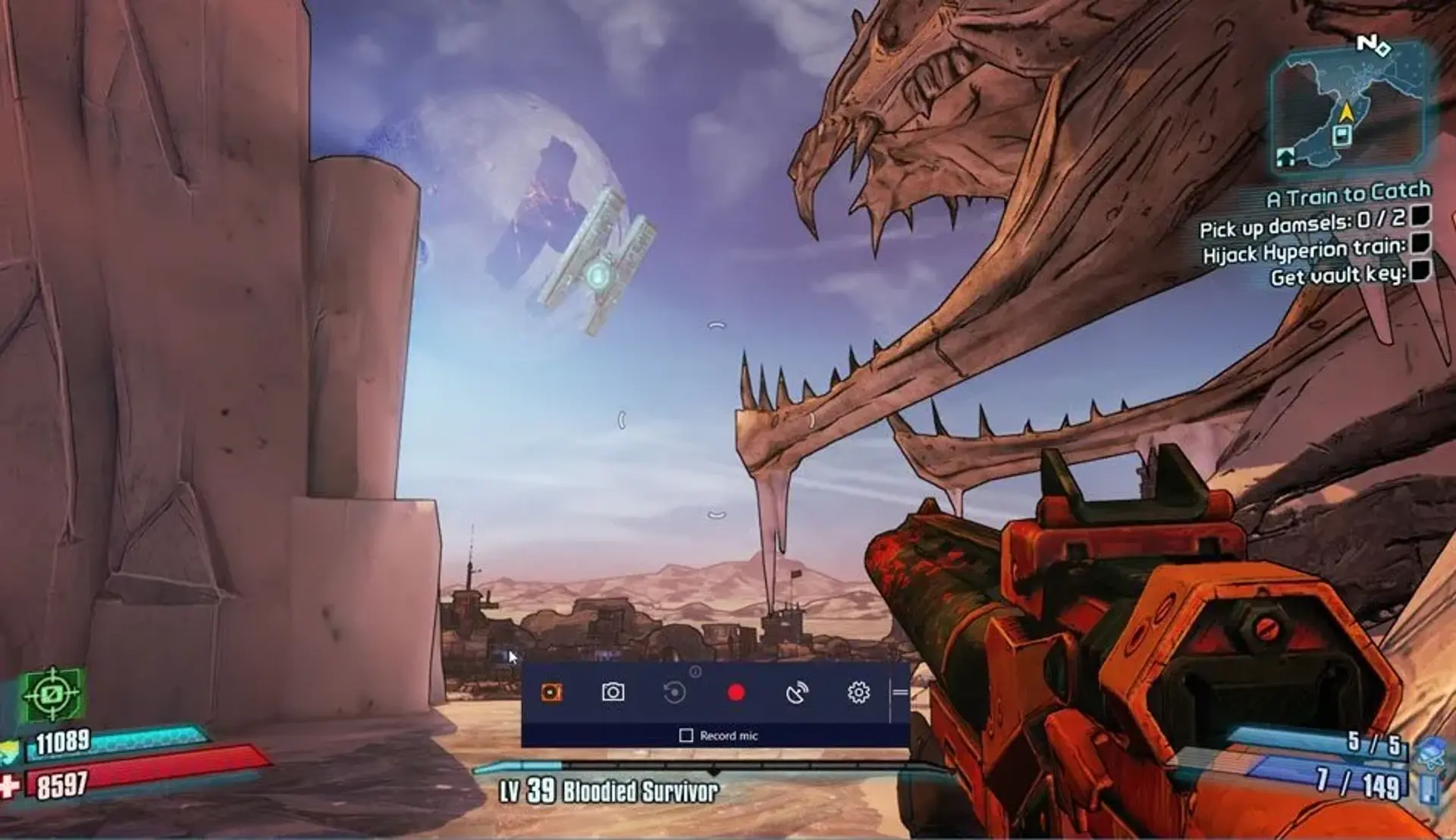Click the orange capture widget icon
This screenshot has height=840, width=1456.
point(551,691)
